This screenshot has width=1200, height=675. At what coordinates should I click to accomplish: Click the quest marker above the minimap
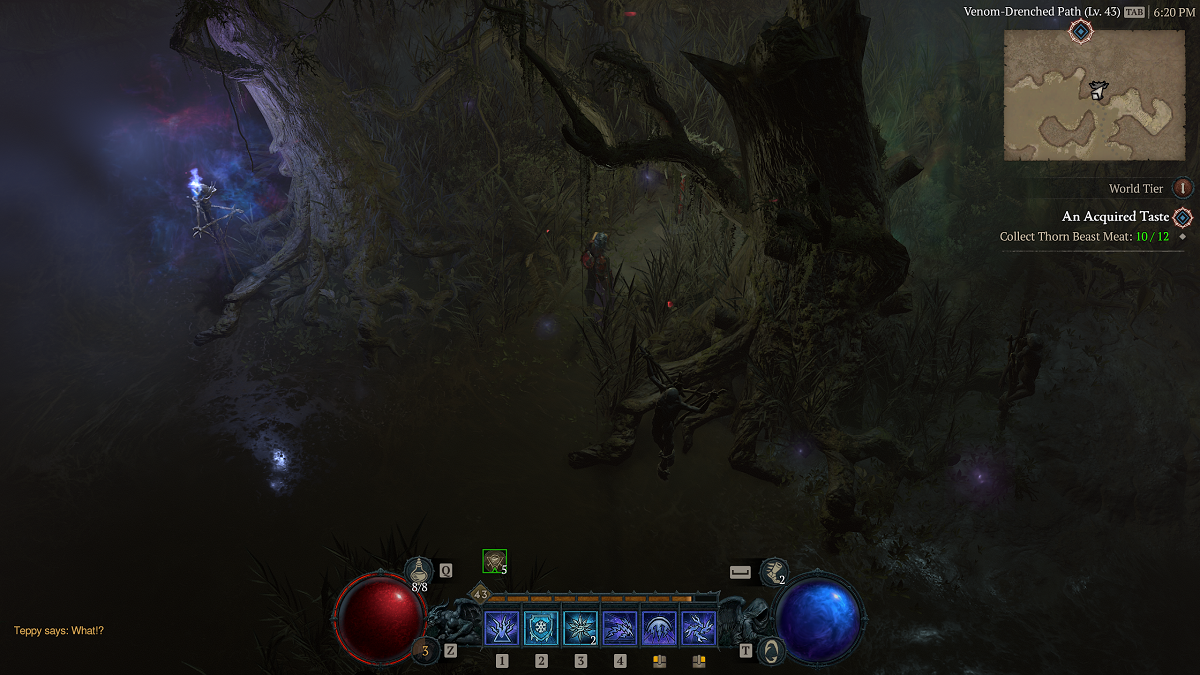coord(1081,31)
